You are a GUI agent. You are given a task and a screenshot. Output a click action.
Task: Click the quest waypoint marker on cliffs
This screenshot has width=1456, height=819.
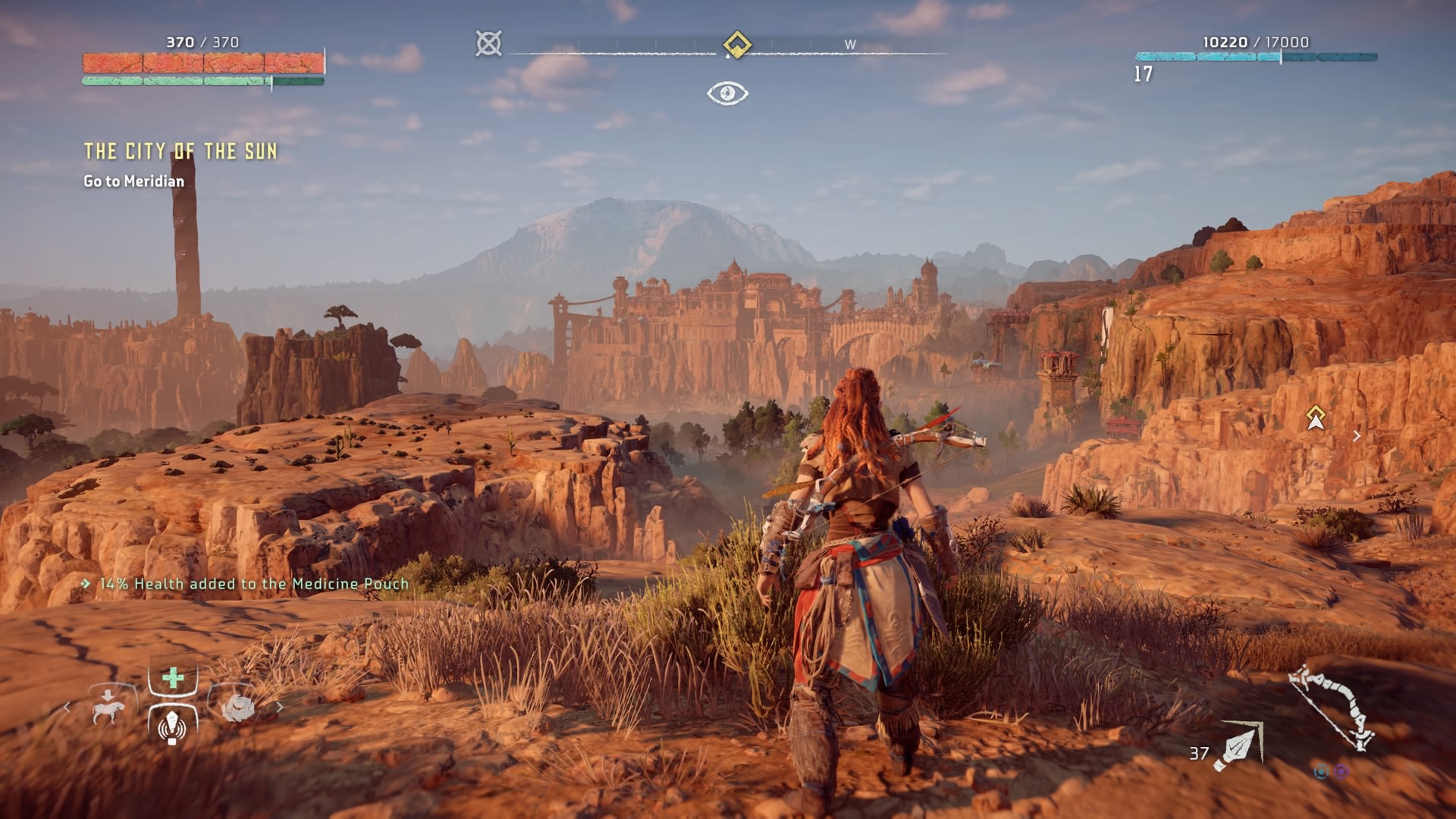[1316, 416]
